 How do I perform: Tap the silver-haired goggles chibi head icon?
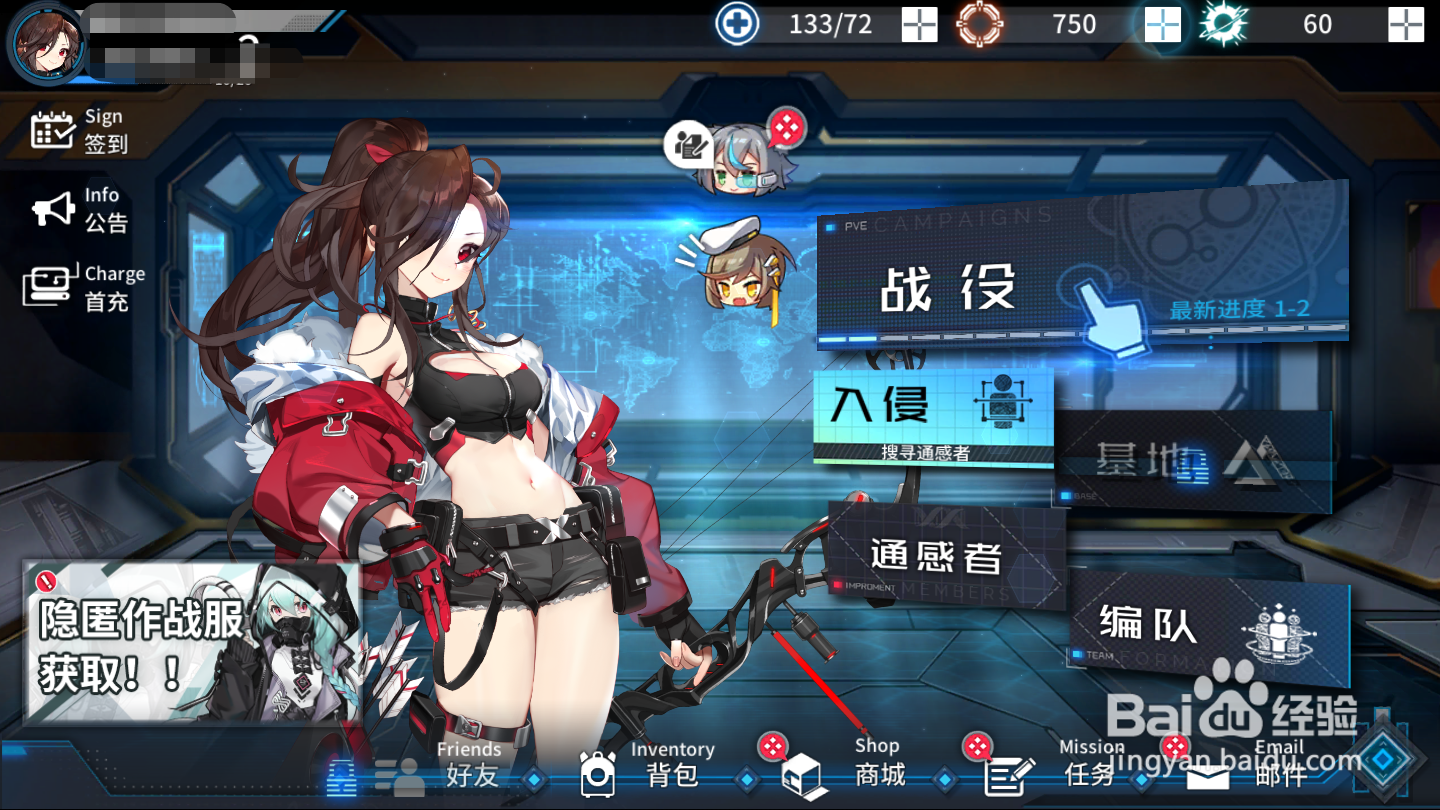[742, 160]
